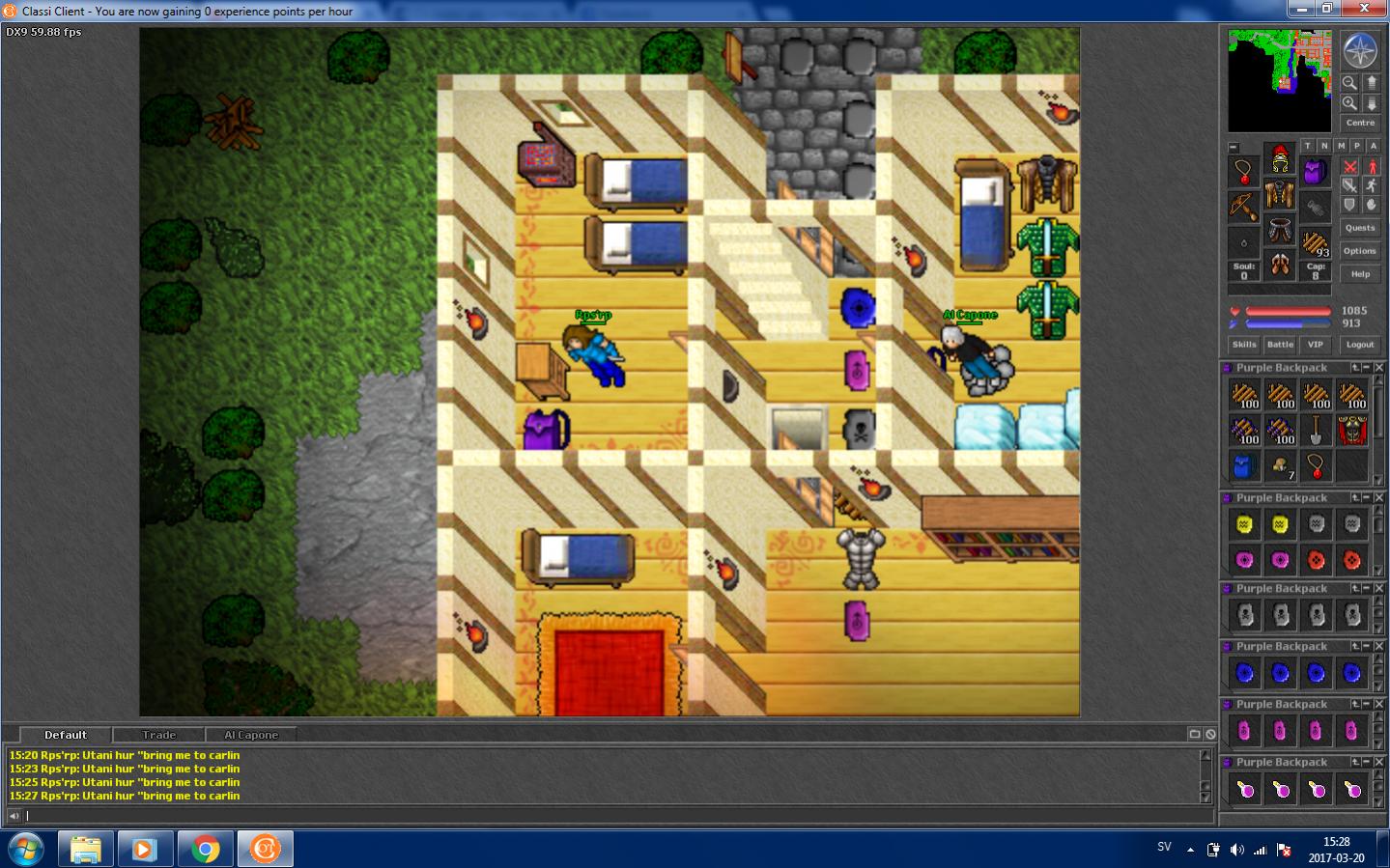This screenshot has height=868, width=1390.
Task: Zoom in on the minimap
Action: 1349,103
